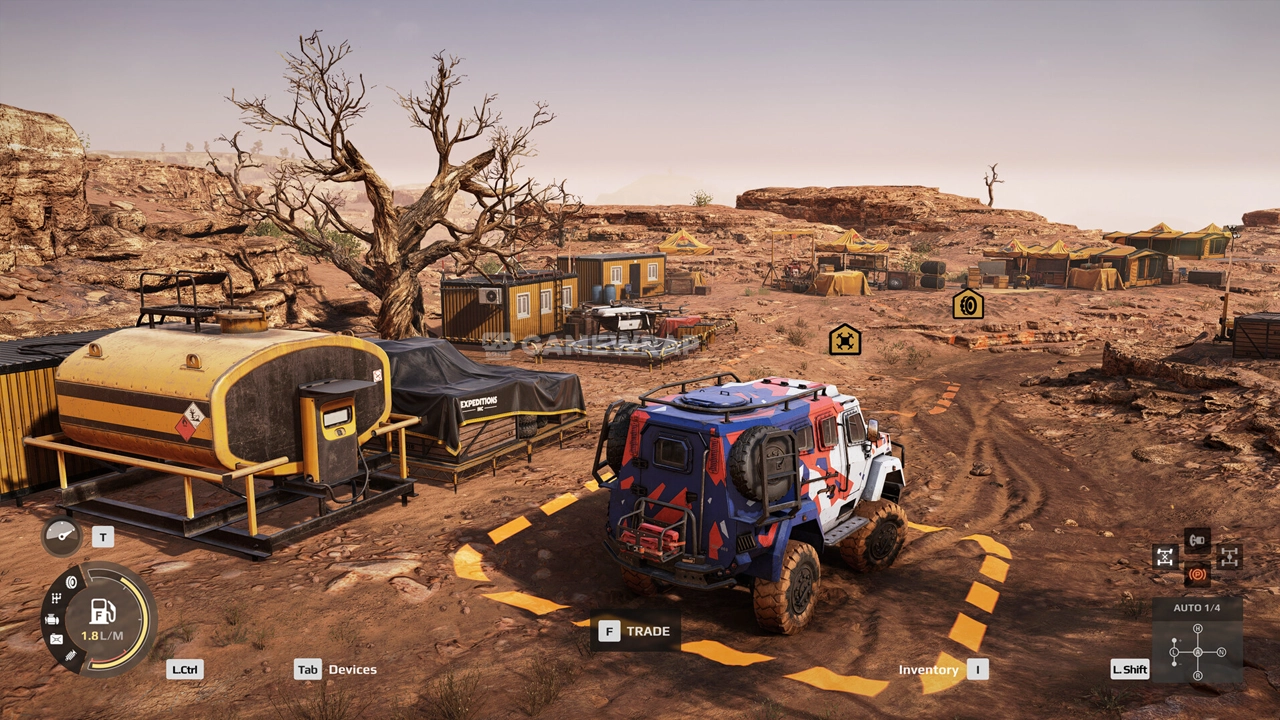Toggle the orange parking brake icon
Viewport: 1280px width, 720px height.
[x=1197, y=574]
